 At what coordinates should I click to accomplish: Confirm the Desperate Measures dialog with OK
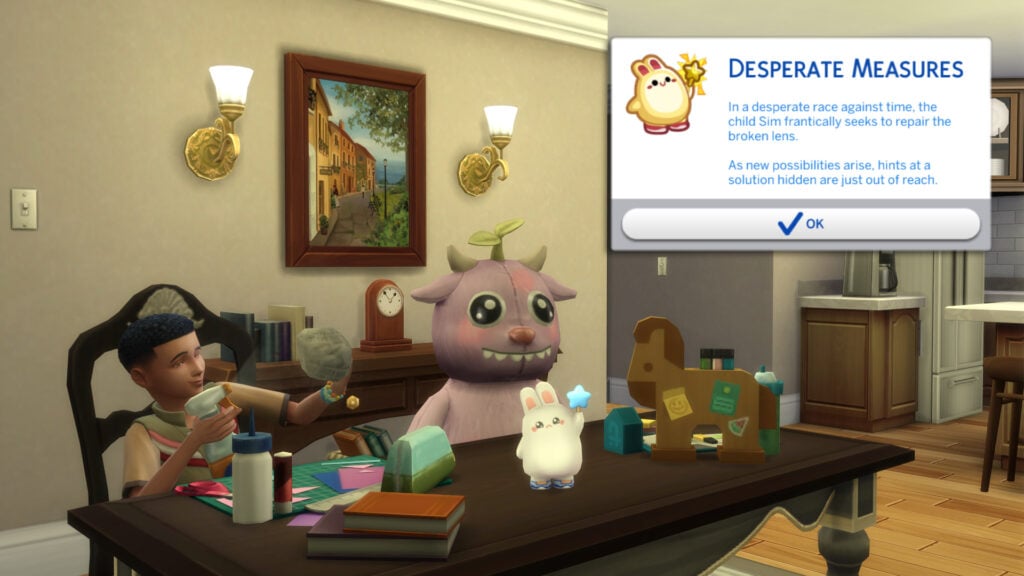[800, 223]
